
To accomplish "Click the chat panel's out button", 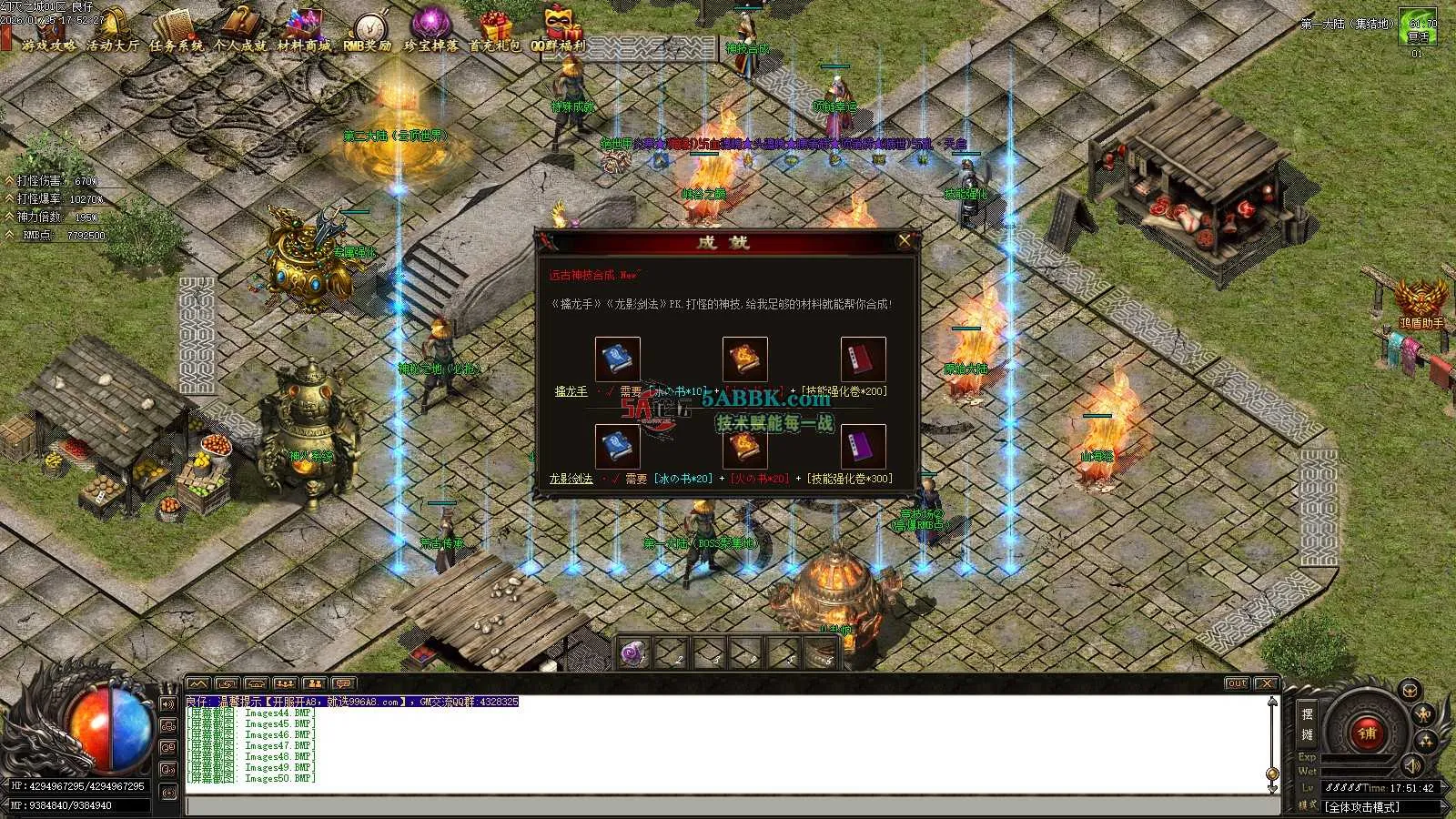I will pos(1237,683).
